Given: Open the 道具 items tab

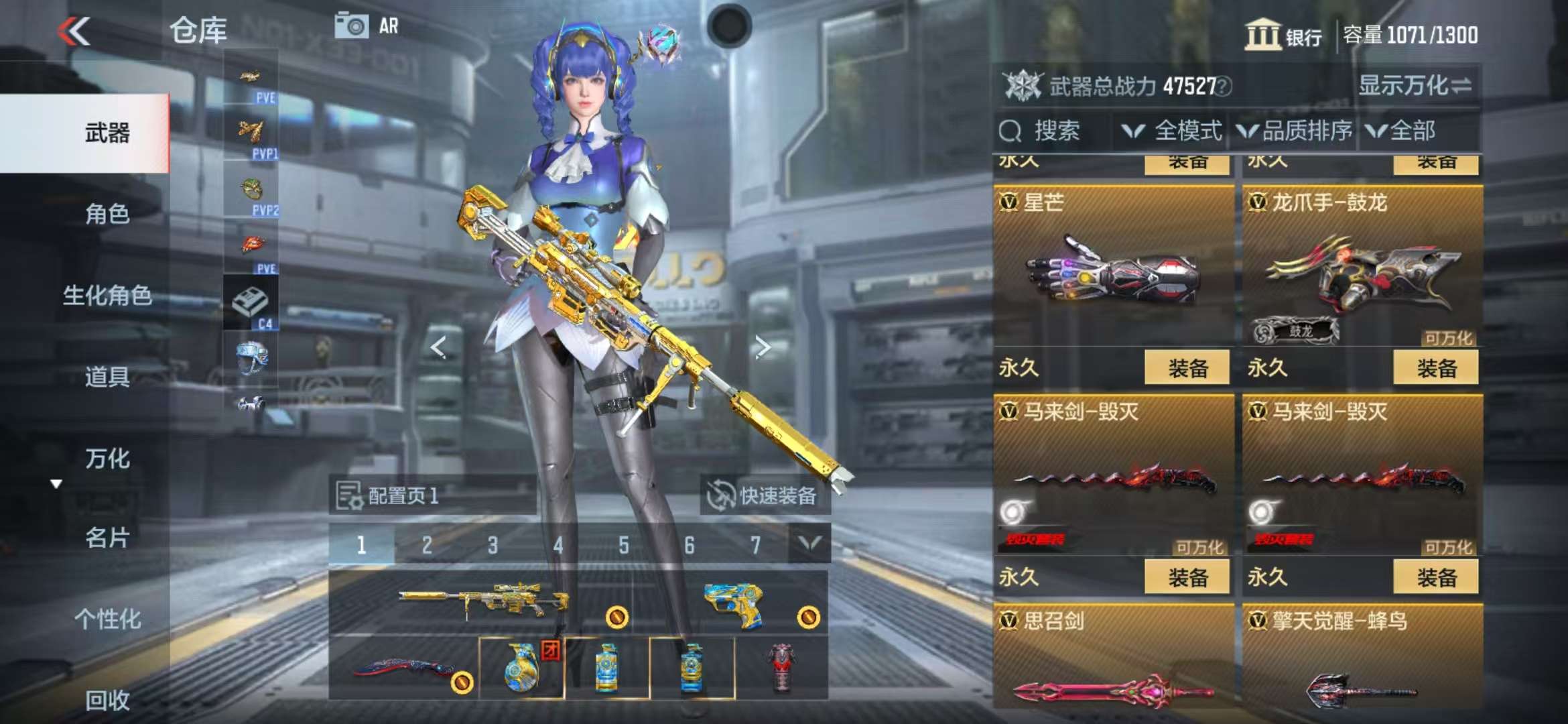Looking at the screenshot, I should tap(107, 377).
